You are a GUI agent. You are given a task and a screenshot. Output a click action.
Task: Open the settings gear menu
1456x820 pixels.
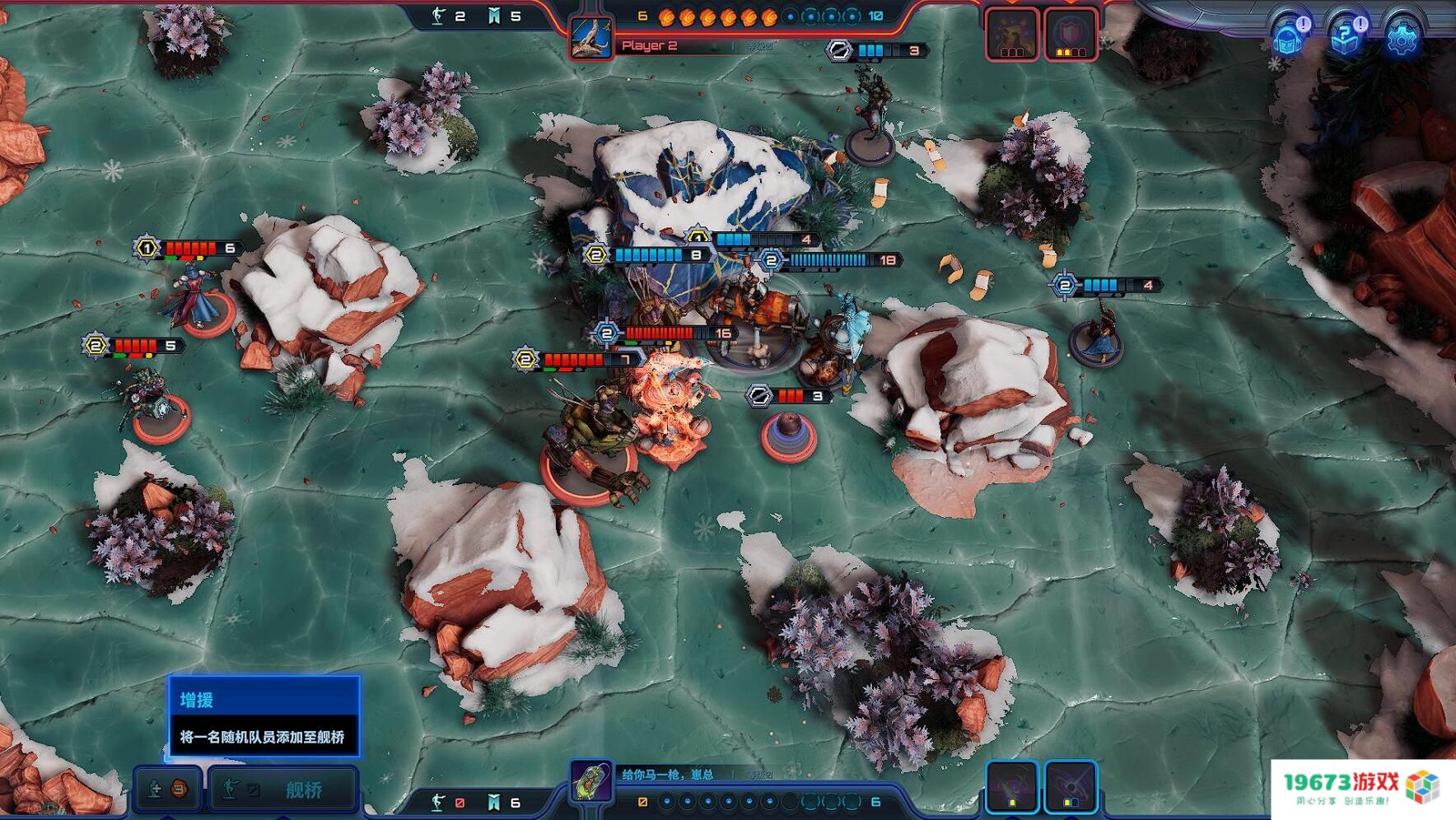coord(1401,37)
